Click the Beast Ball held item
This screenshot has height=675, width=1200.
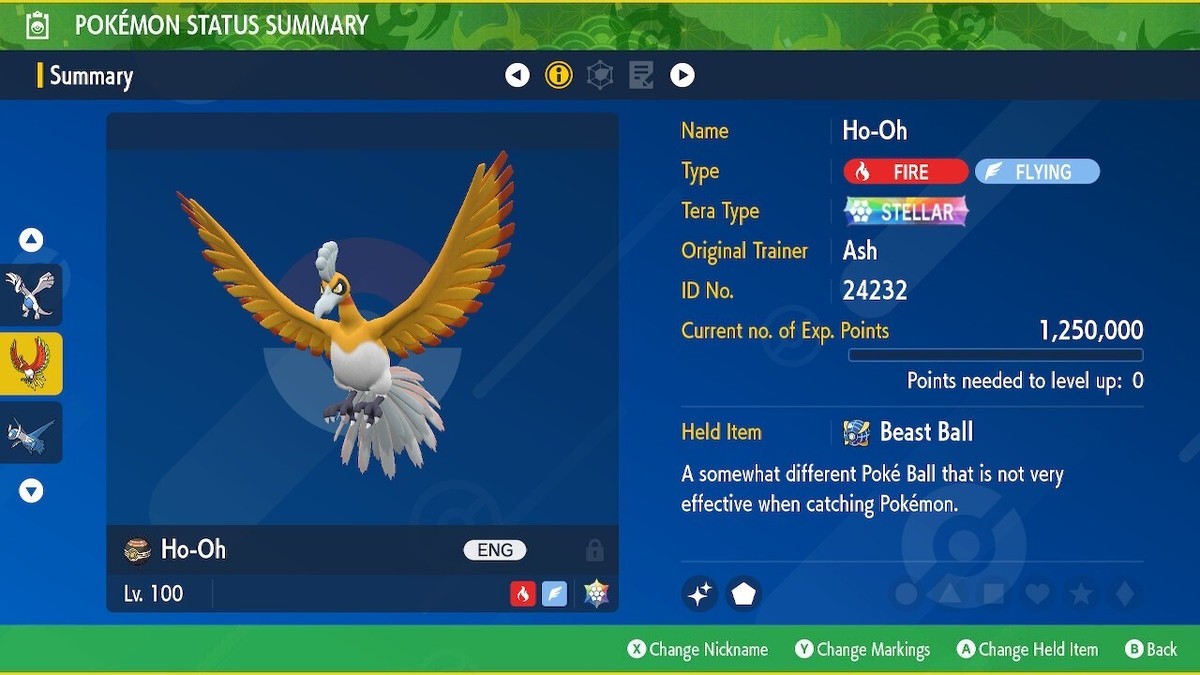coord(910,432)
